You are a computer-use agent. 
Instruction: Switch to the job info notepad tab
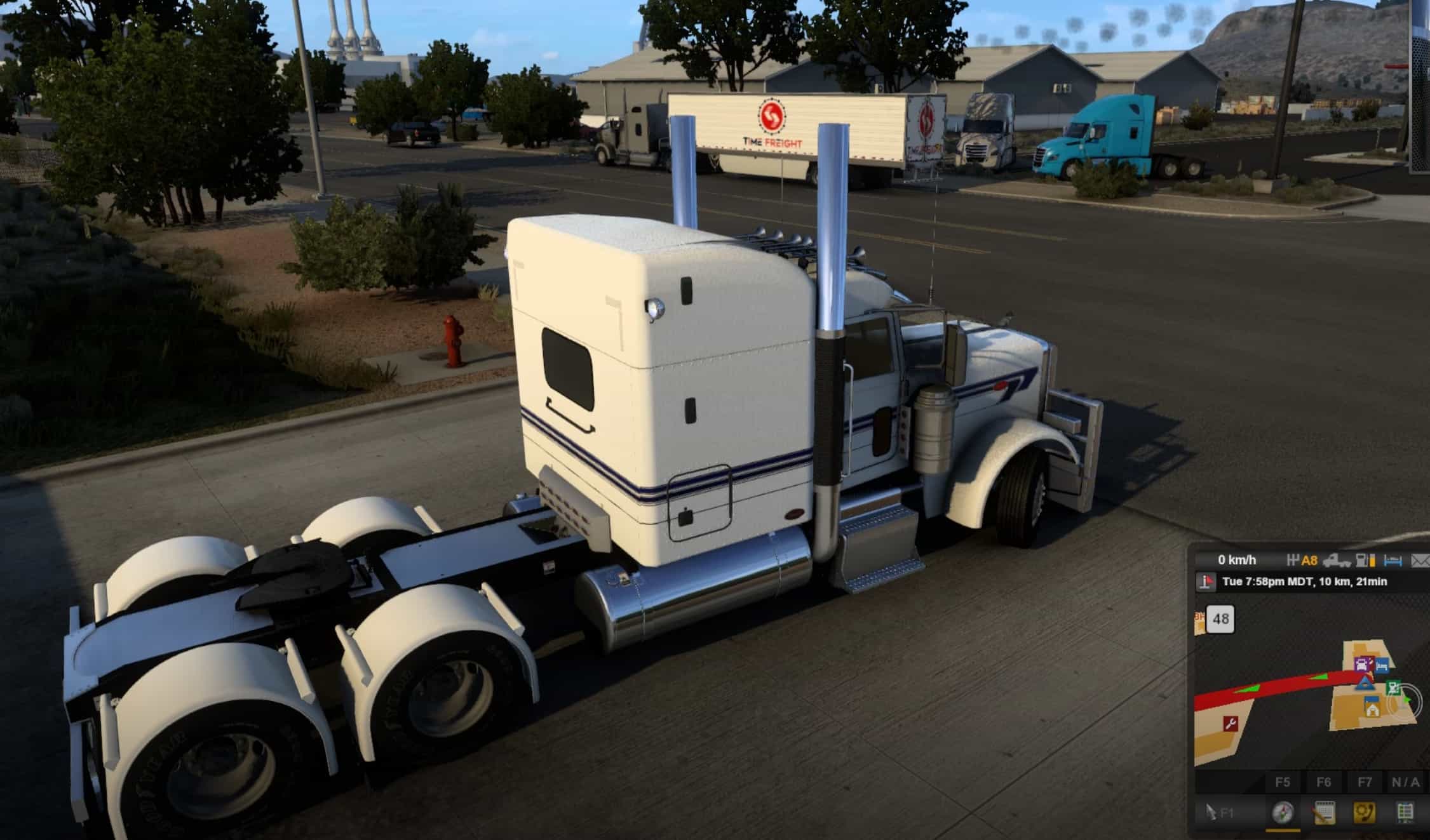click(x=1323, y=813)
